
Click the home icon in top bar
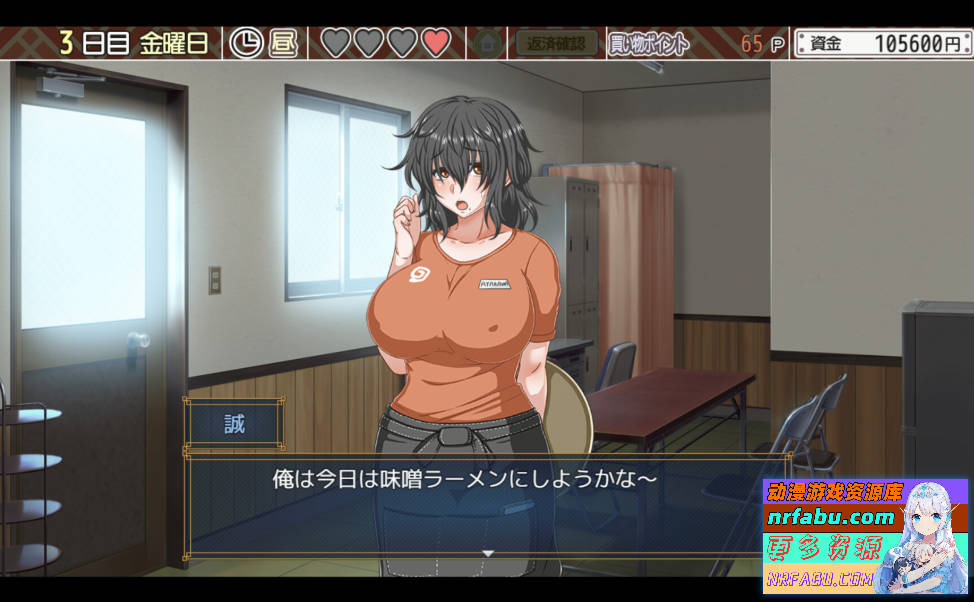pos(488,43)
